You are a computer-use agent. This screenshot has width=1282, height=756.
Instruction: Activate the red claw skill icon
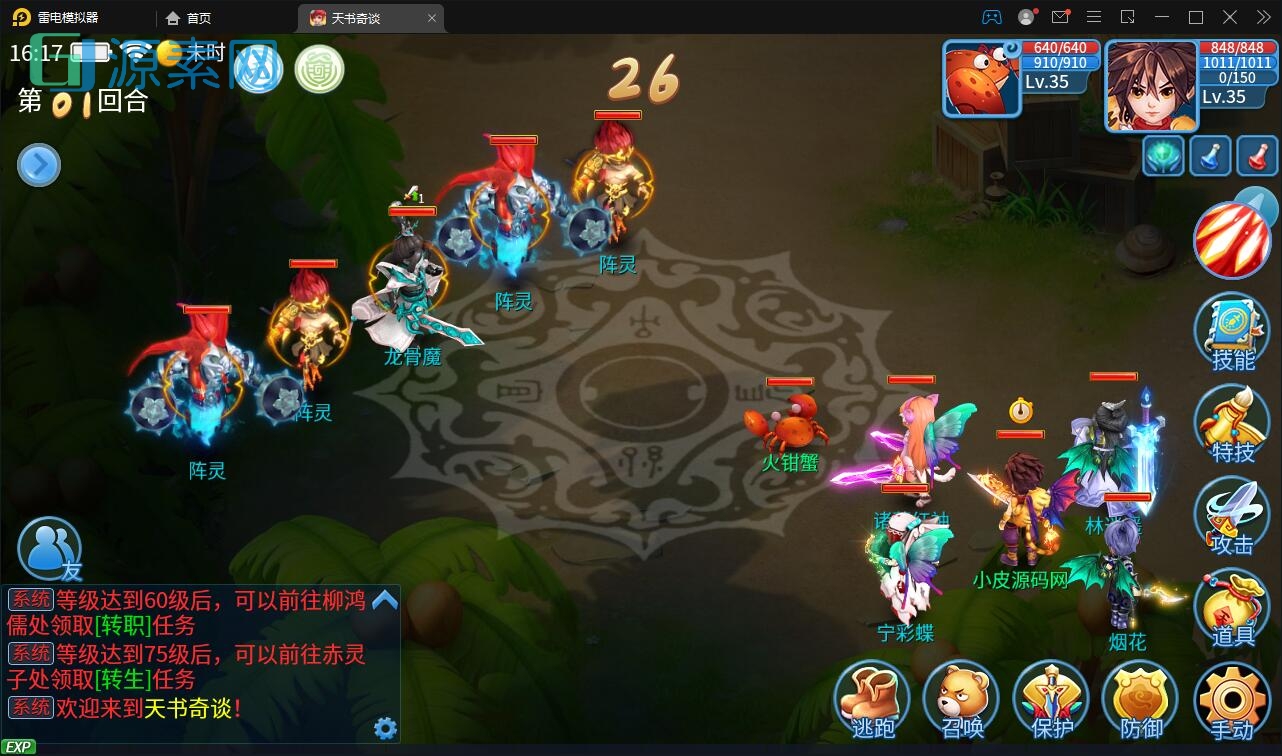1232,239
